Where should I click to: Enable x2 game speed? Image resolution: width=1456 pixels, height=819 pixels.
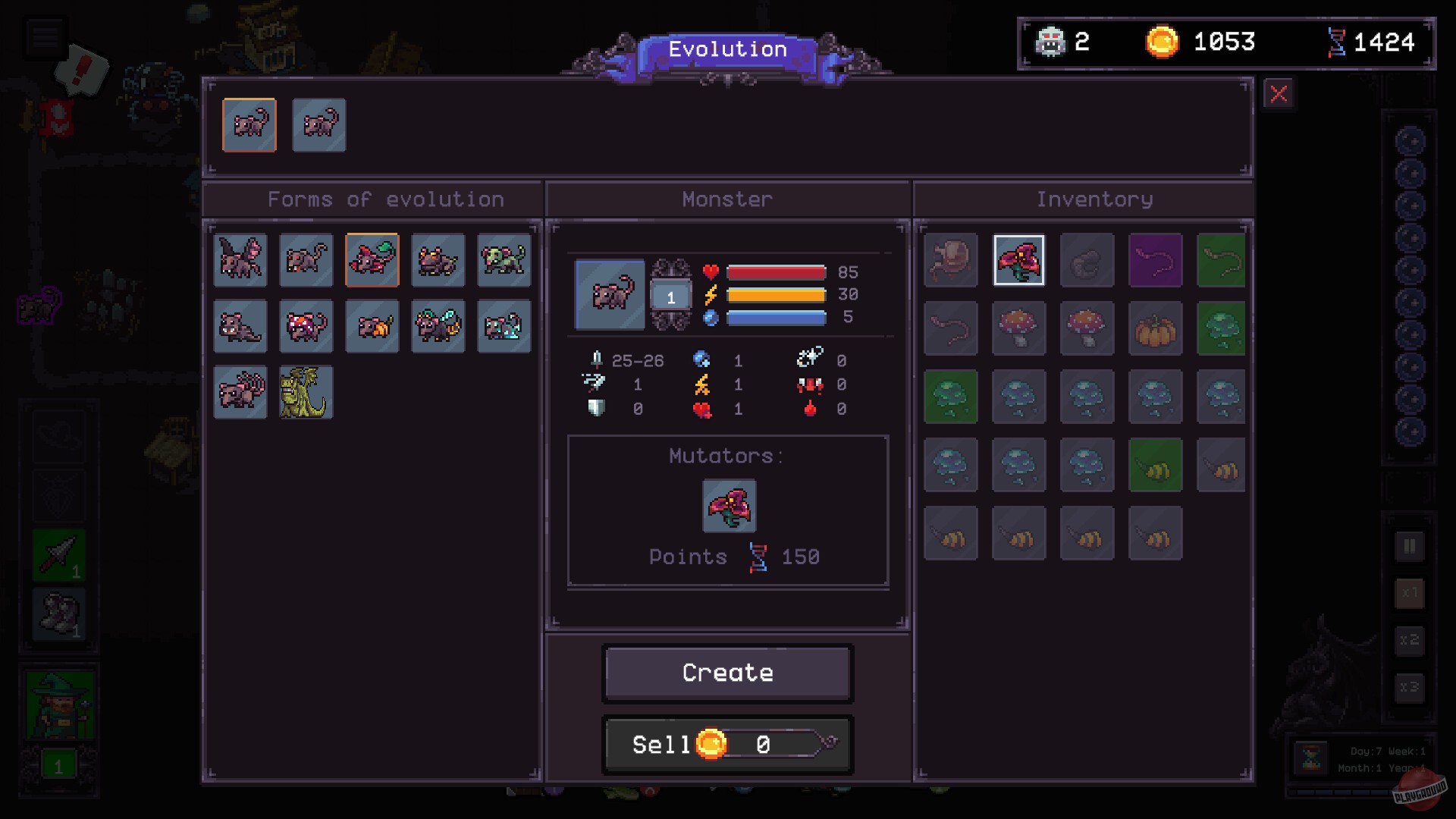(x=1410, y=641)
